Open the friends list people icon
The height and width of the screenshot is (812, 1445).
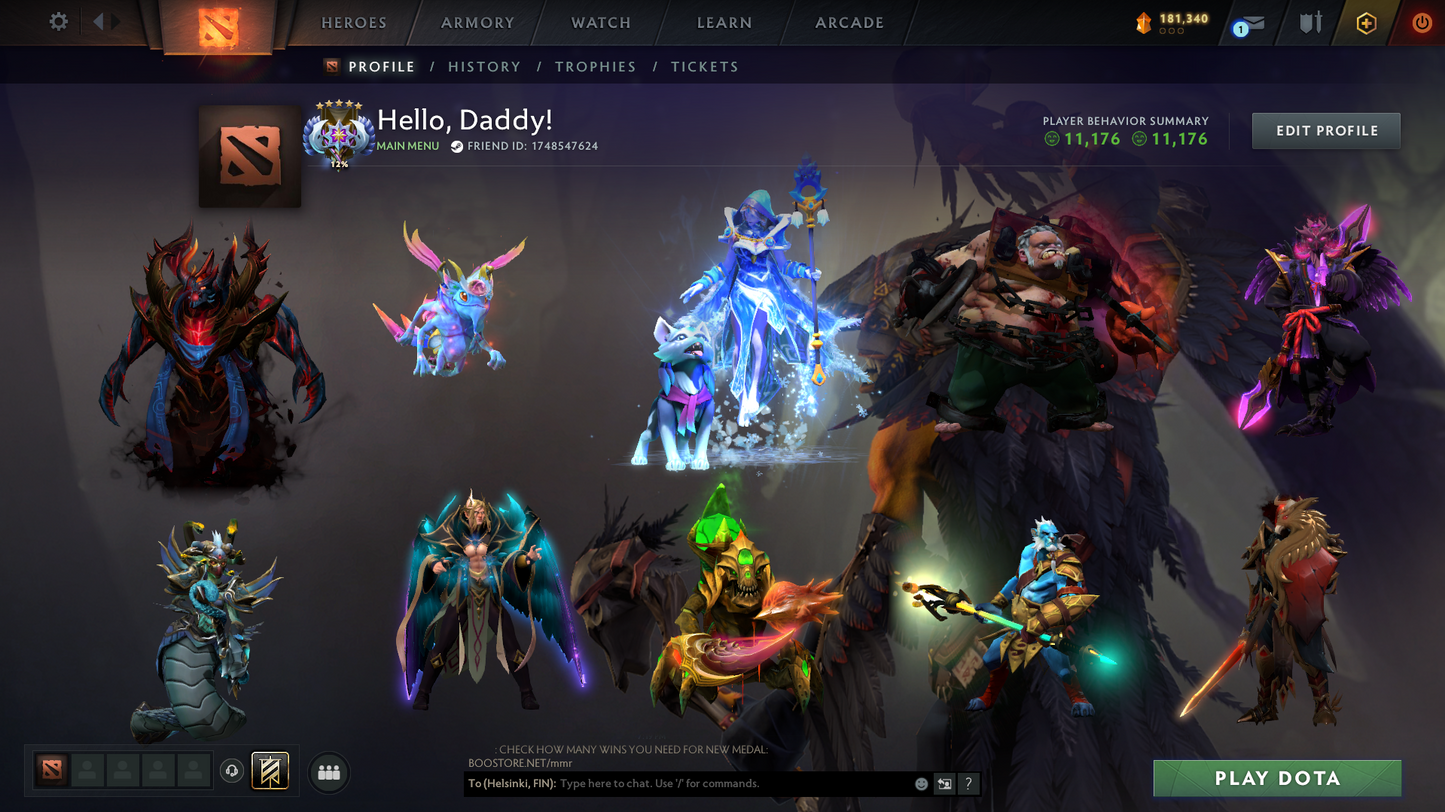coord(328,770)
